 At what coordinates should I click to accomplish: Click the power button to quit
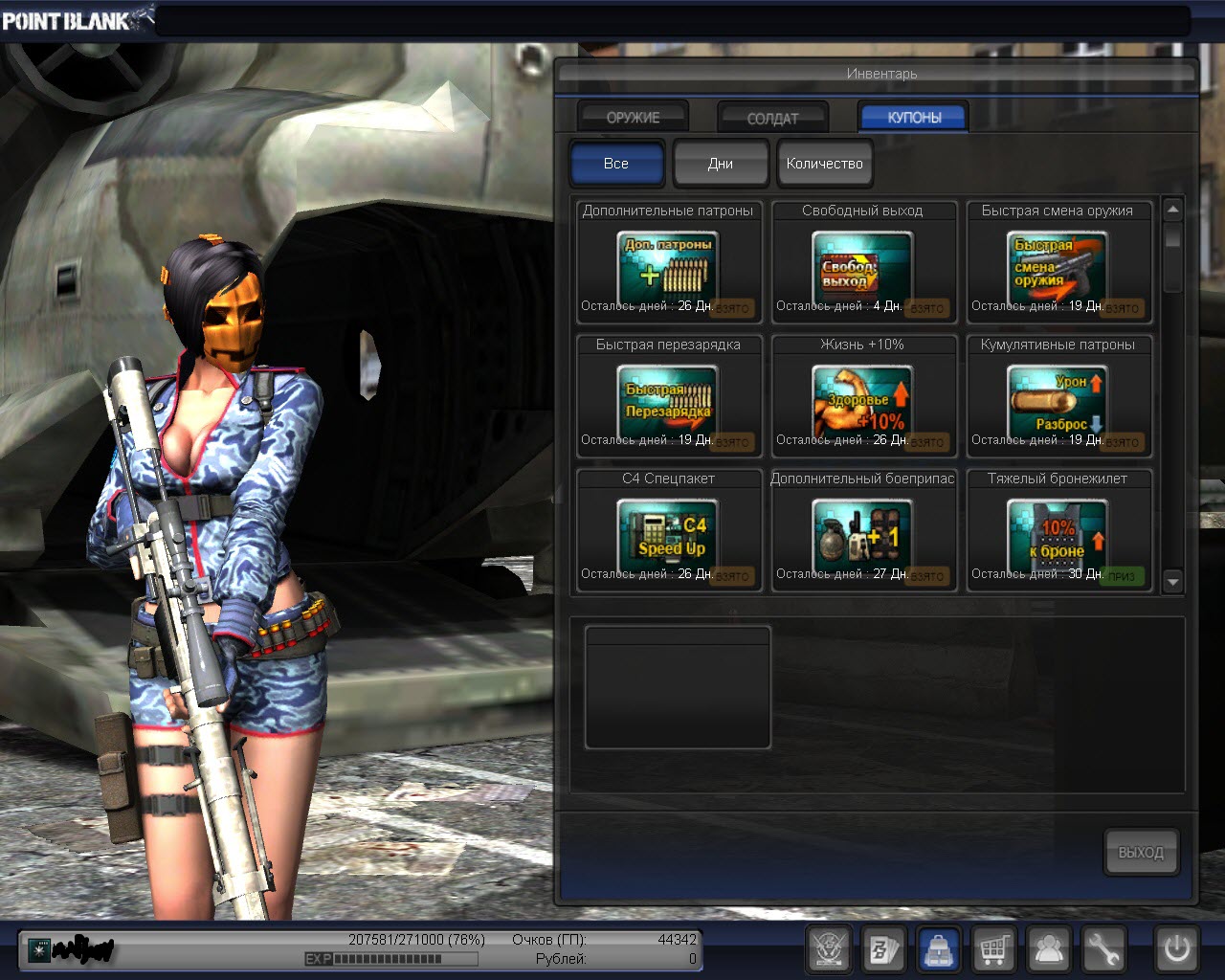pos(1176,949)
